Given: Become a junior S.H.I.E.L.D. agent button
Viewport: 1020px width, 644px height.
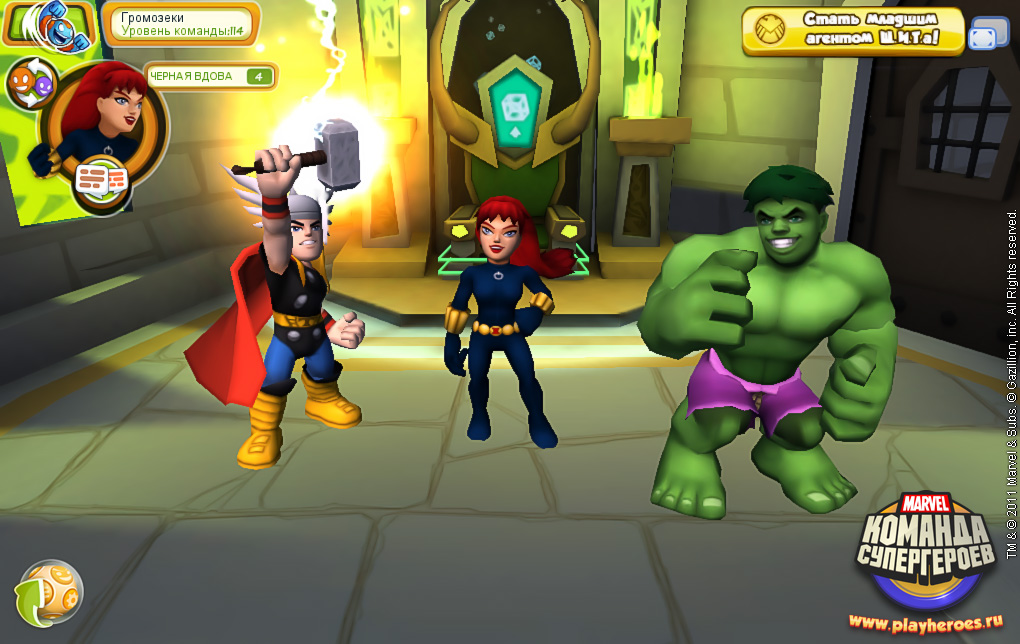Looking at the screenshot, I should [x=853, y=31].
